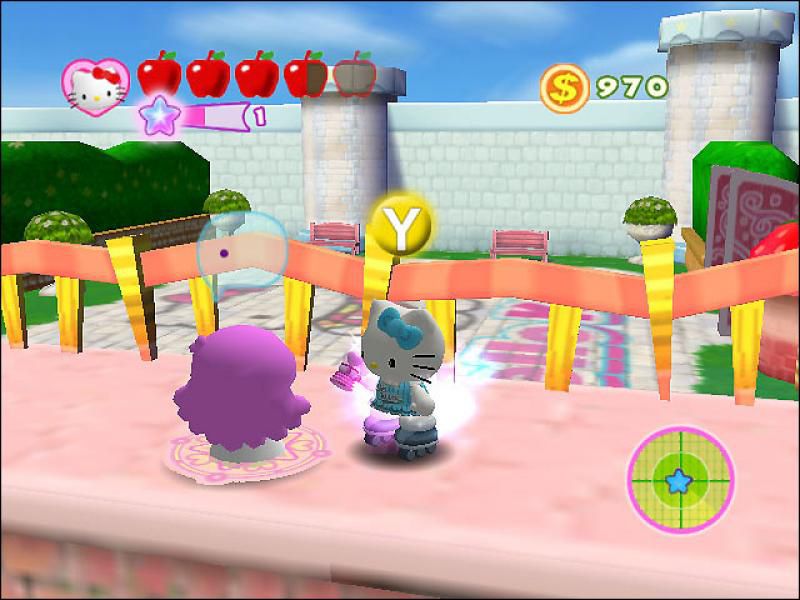The width and height of the screenshot is (800, 600).
Task: Select the circular radar minimap
Action: tap(680, 479)
